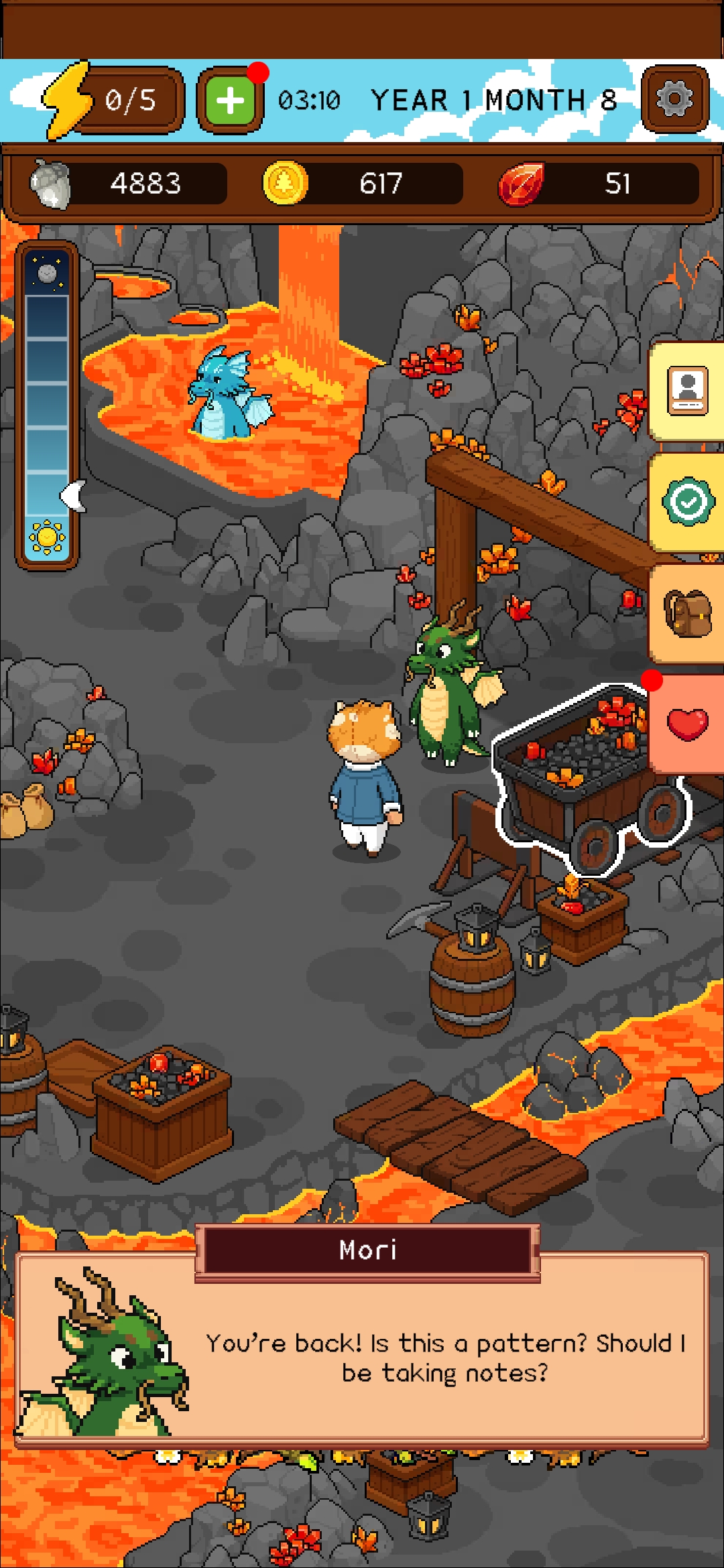Screen dimensions: 724x1568
Task: Open the backpack inventory tab
Action: [x=688, y=613]
